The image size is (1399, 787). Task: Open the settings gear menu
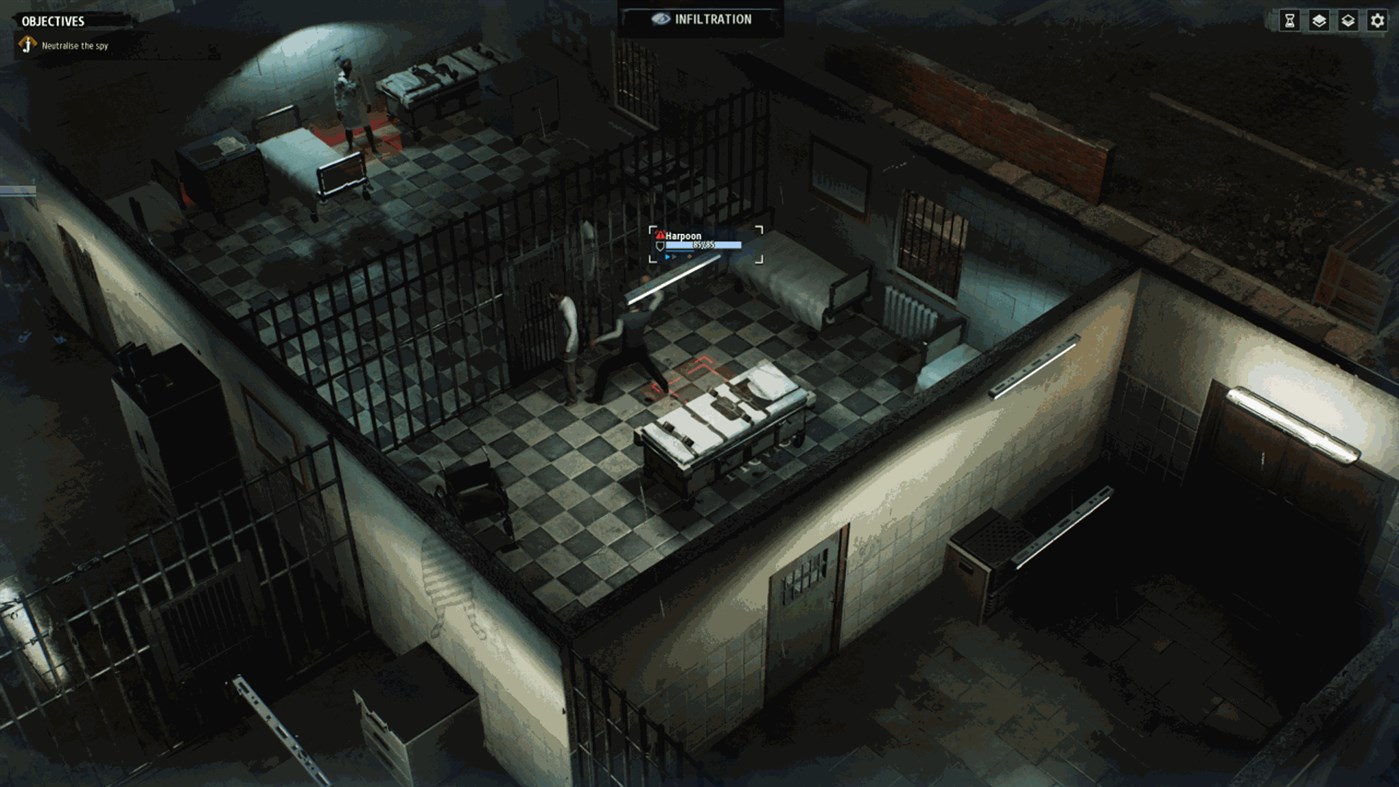tap(1378, 19)
